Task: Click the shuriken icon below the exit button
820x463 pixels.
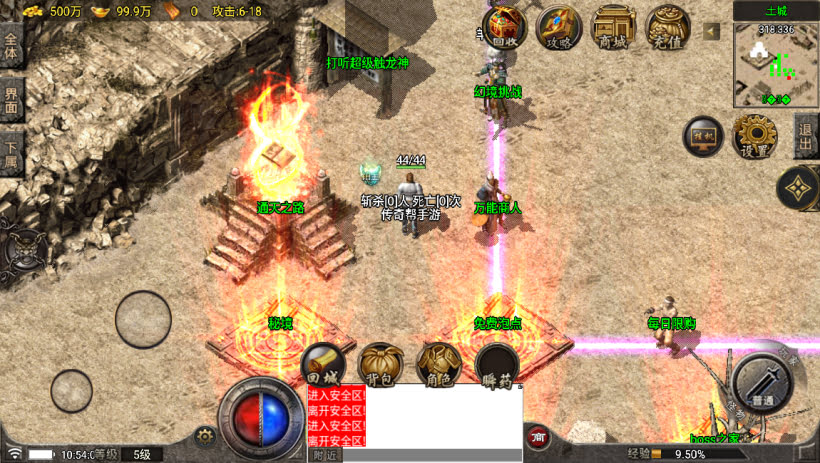Action: [x=797, y=189]
